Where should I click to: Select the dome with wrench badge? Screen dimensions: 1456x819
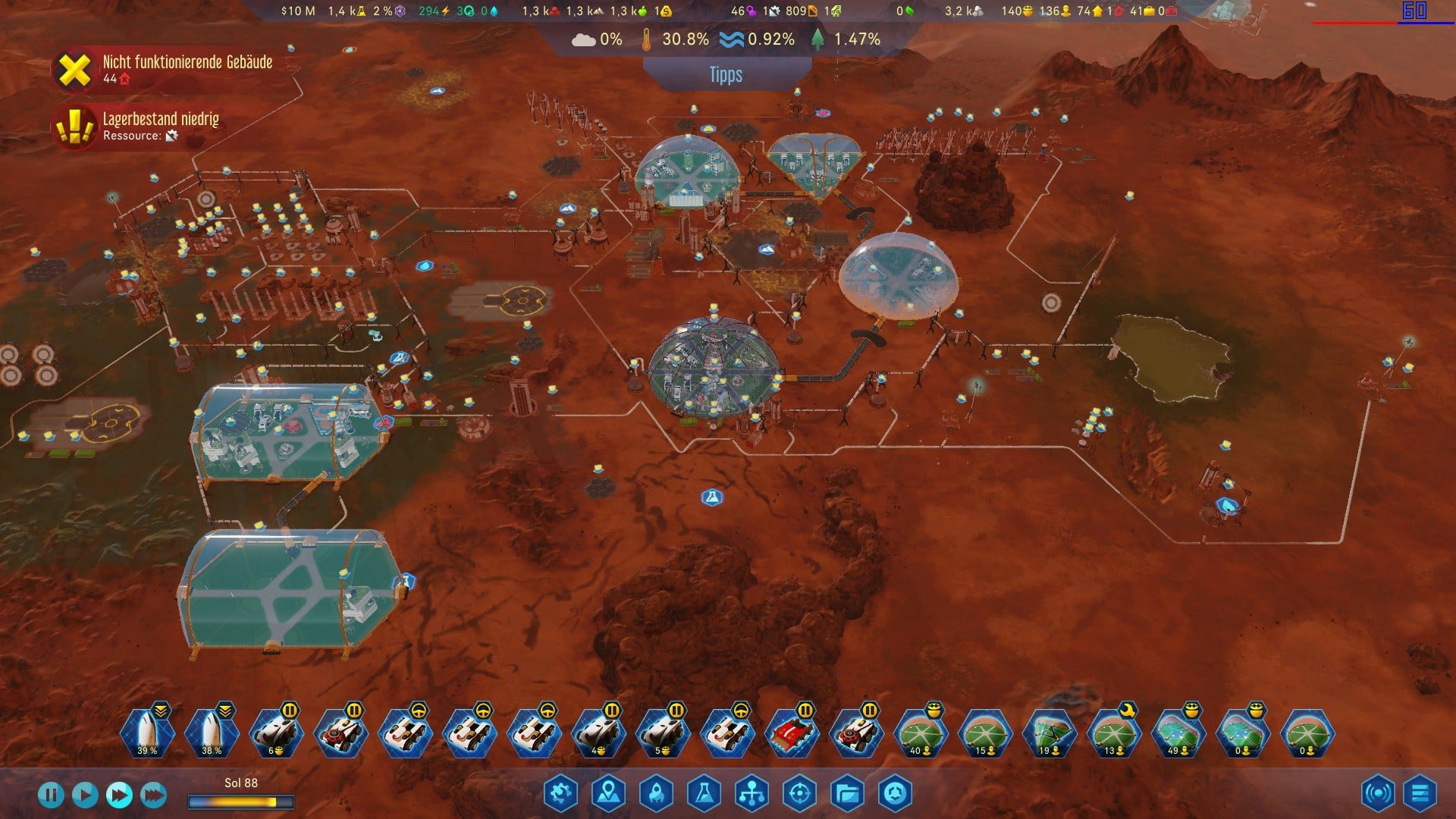pos(1113,733)
